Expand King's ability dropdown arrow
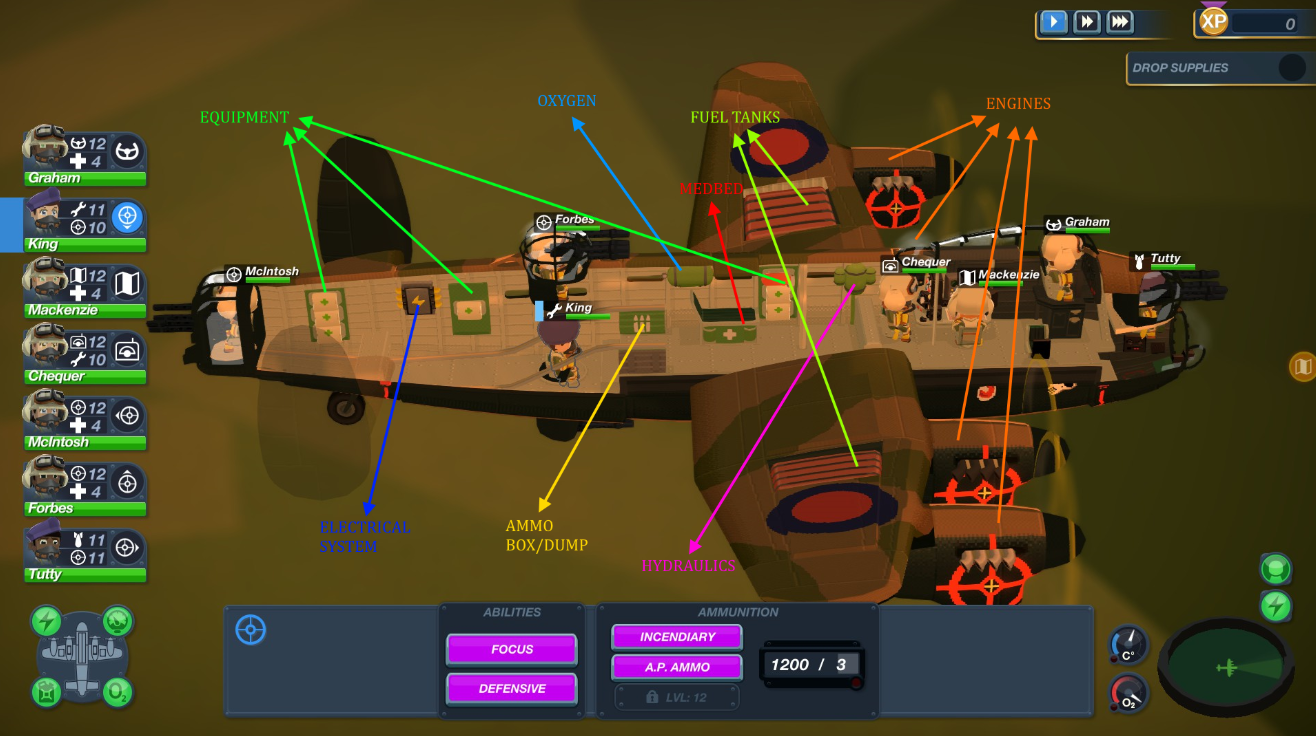The width and height of the screenshot is (1316, 736). 127,228
